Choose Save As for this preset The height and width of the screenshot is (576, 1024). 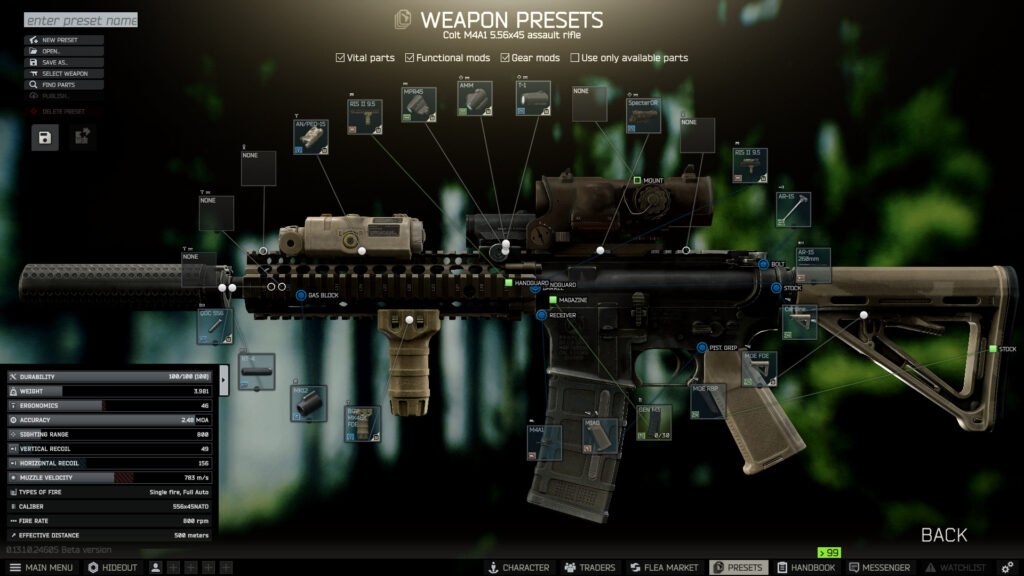(64, 62)
